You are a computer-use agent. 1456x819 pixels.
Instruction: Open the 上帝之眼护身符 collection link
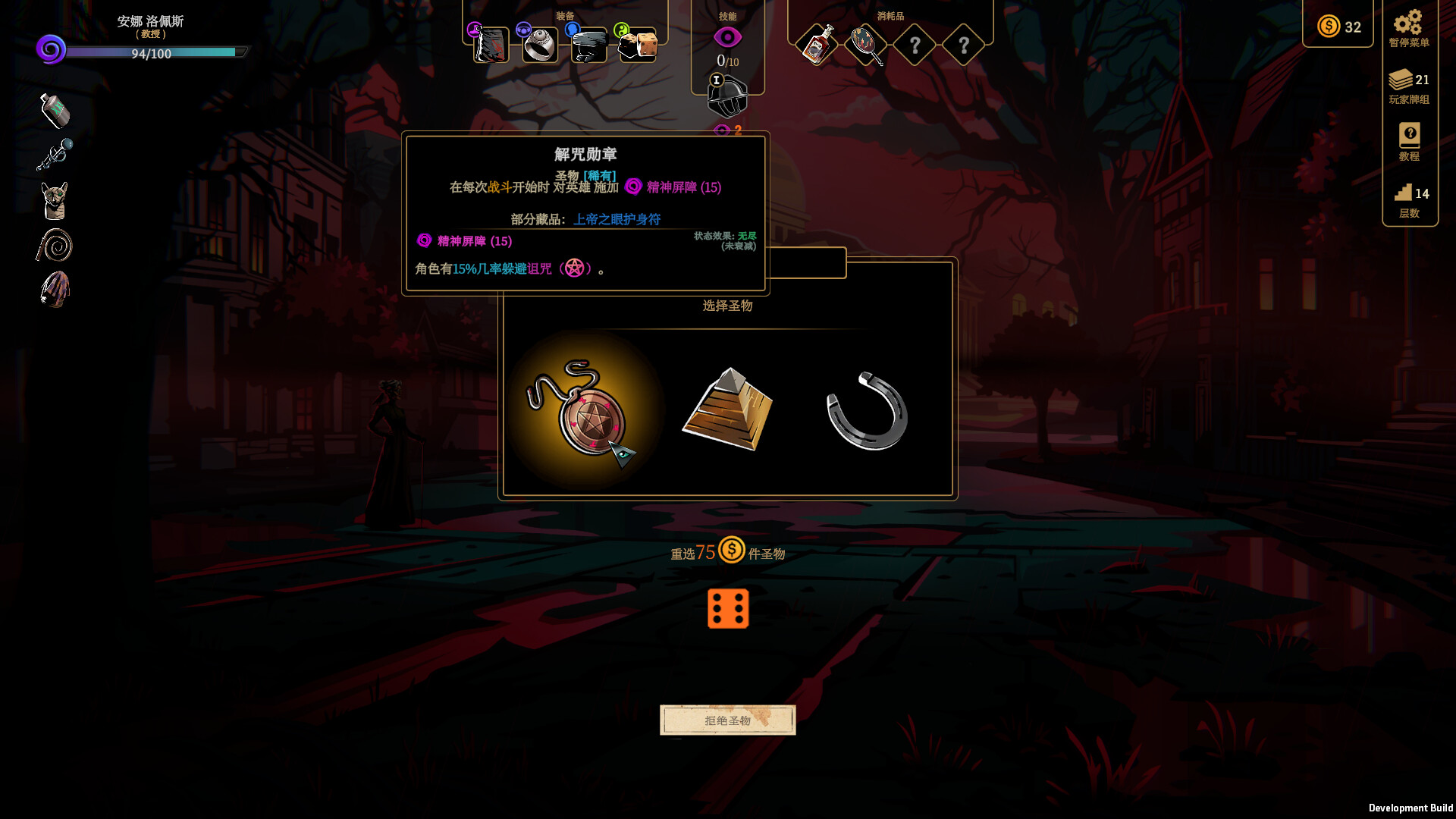[x=617, y=219]
